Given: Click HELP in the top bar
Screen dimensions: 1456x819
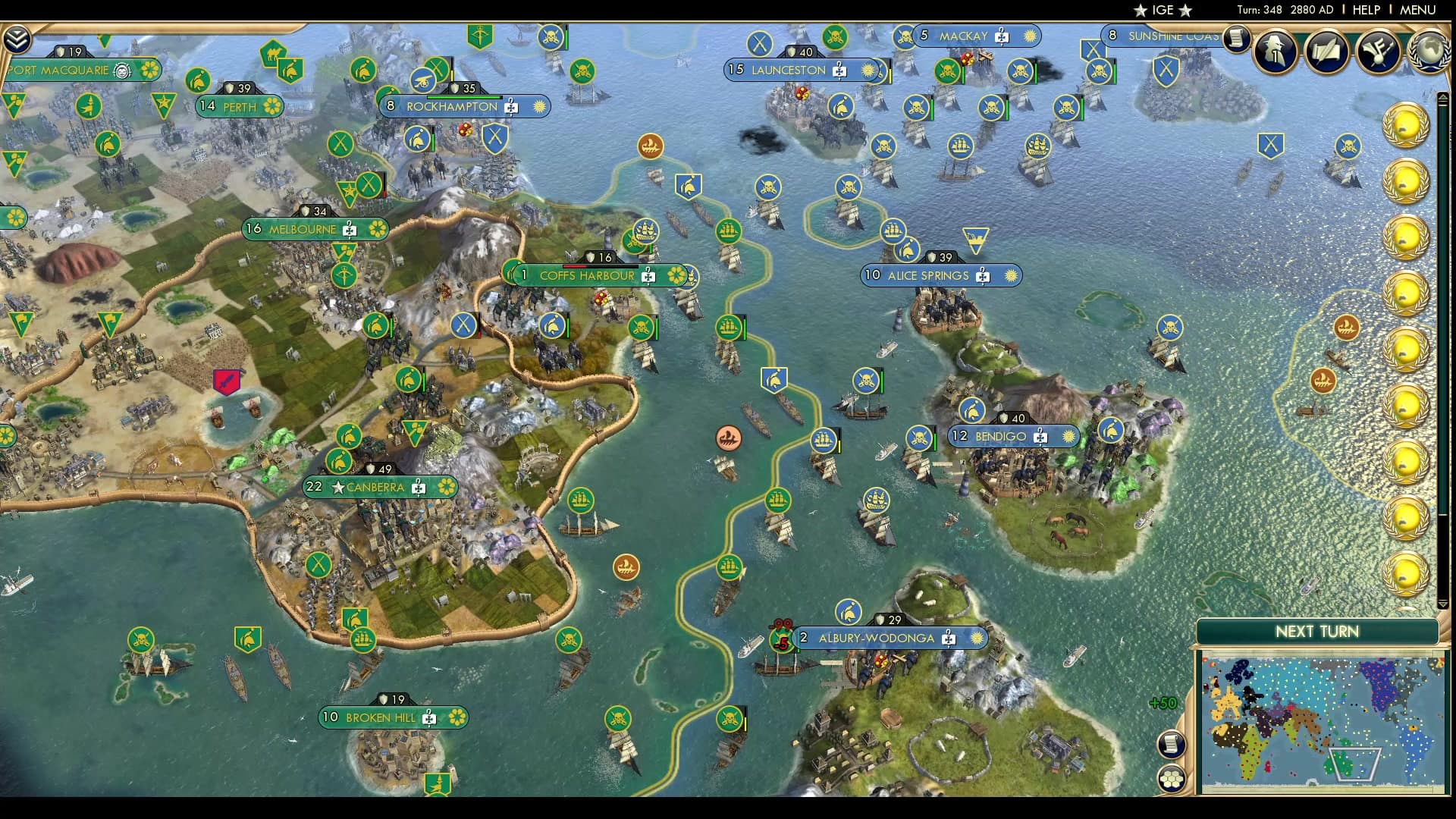Looking at the screenshot, I should click(1364, 10).
